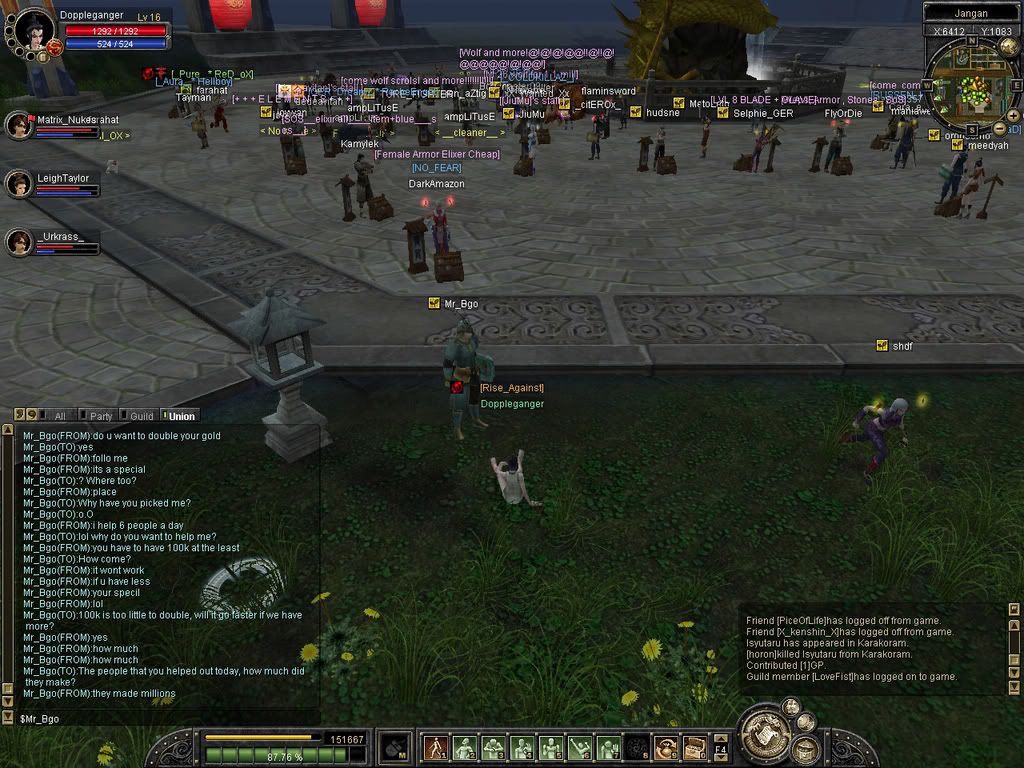Switch to the Party chat tab
1024x768 pixels.
100,416
